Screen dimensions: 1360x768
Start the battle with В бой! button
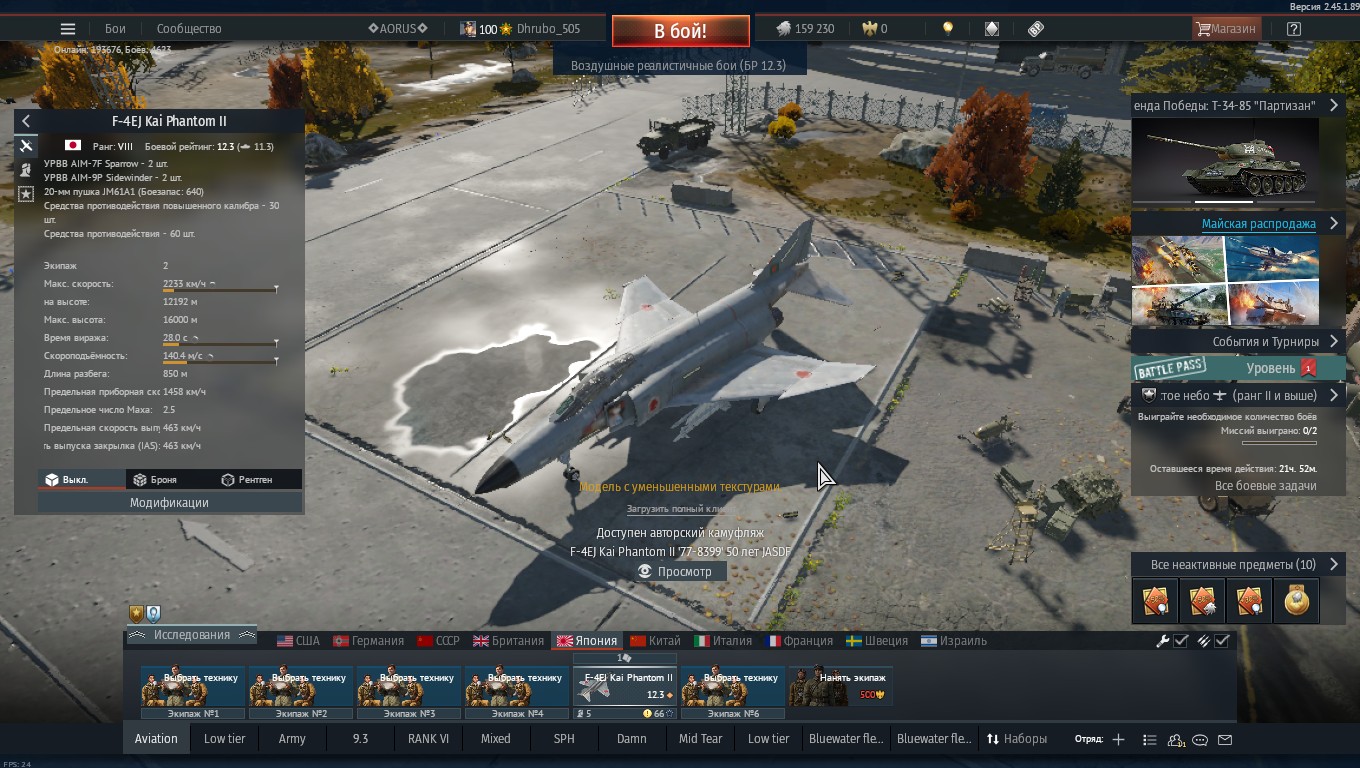[680, 30]
